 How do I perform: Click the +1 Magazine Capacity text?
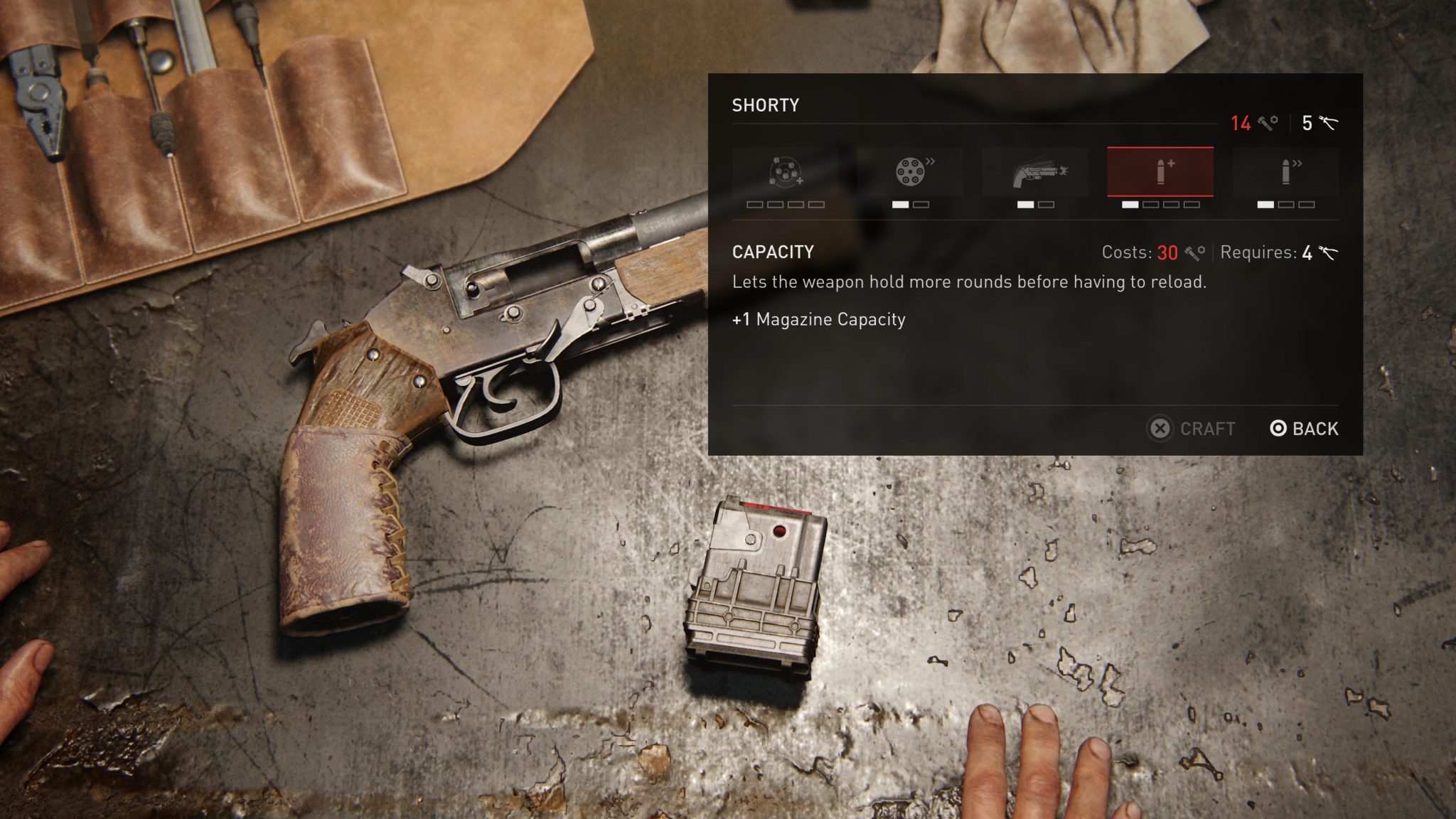818,320
